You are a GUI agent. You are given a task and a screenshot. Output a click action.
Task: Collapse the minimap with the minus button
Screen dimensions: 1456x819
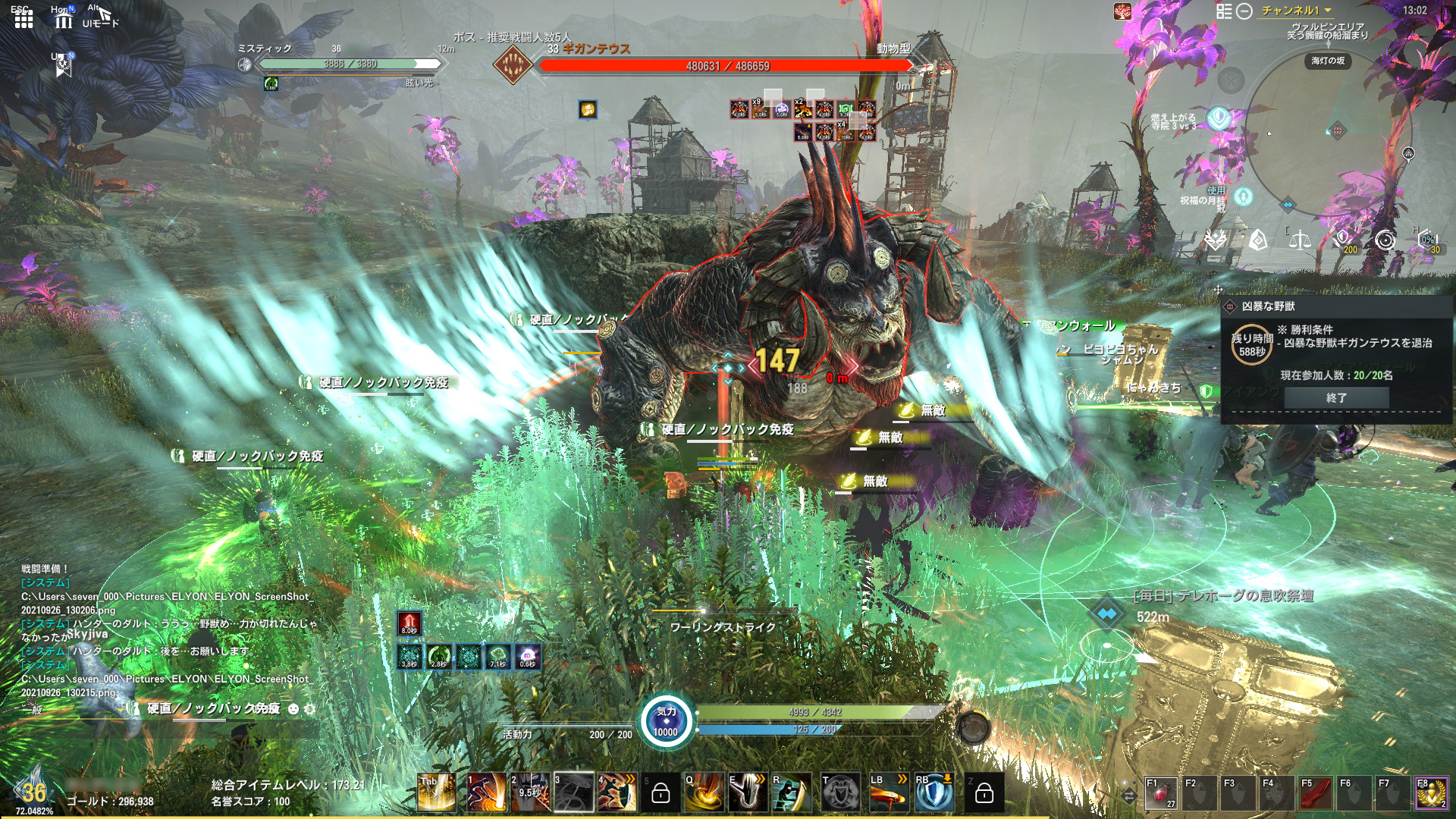coord(1244,11)
